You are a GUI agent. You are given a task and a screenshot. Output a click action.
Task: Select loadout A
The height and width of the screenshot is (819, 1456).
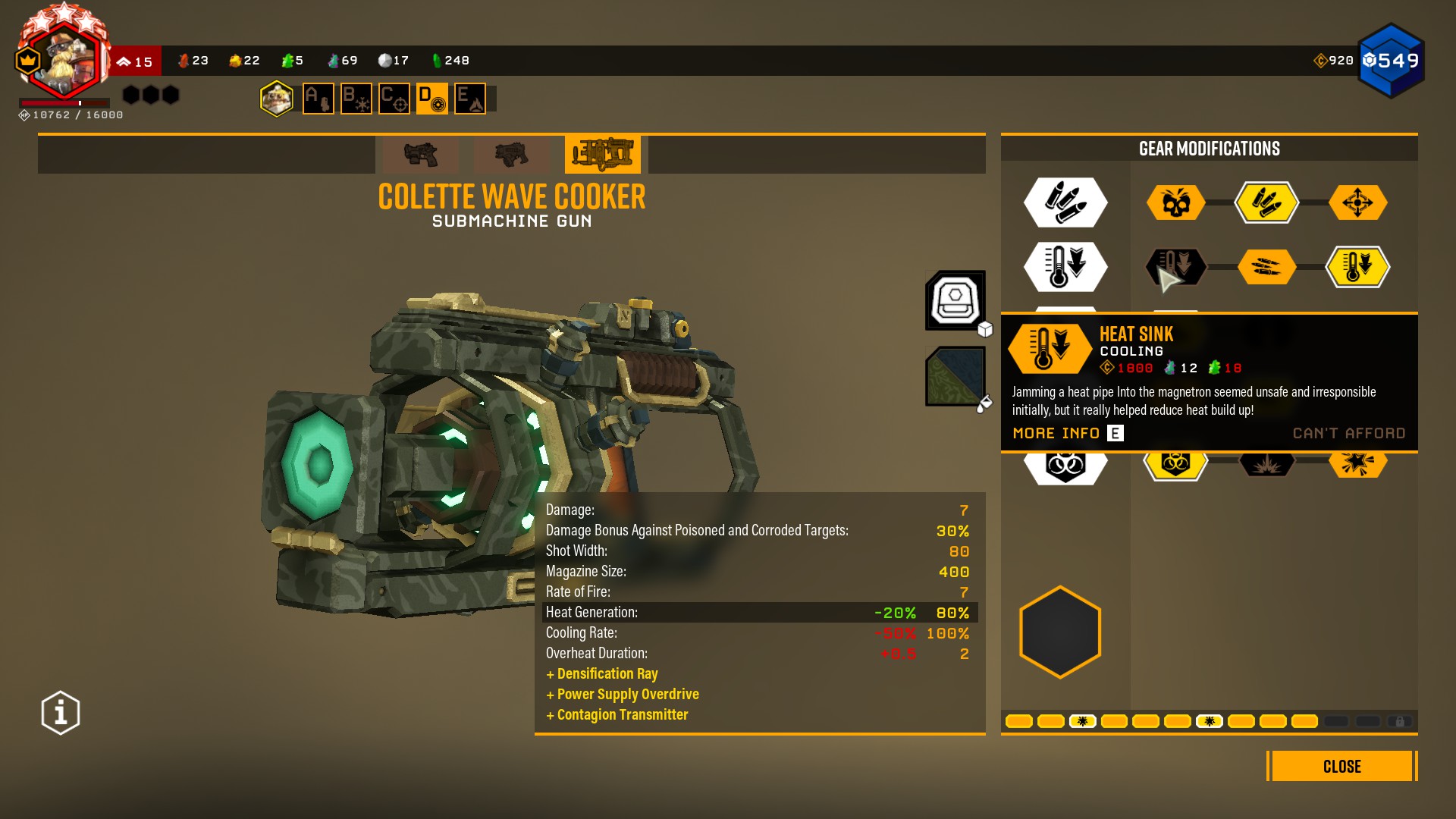tap(318, 99)
